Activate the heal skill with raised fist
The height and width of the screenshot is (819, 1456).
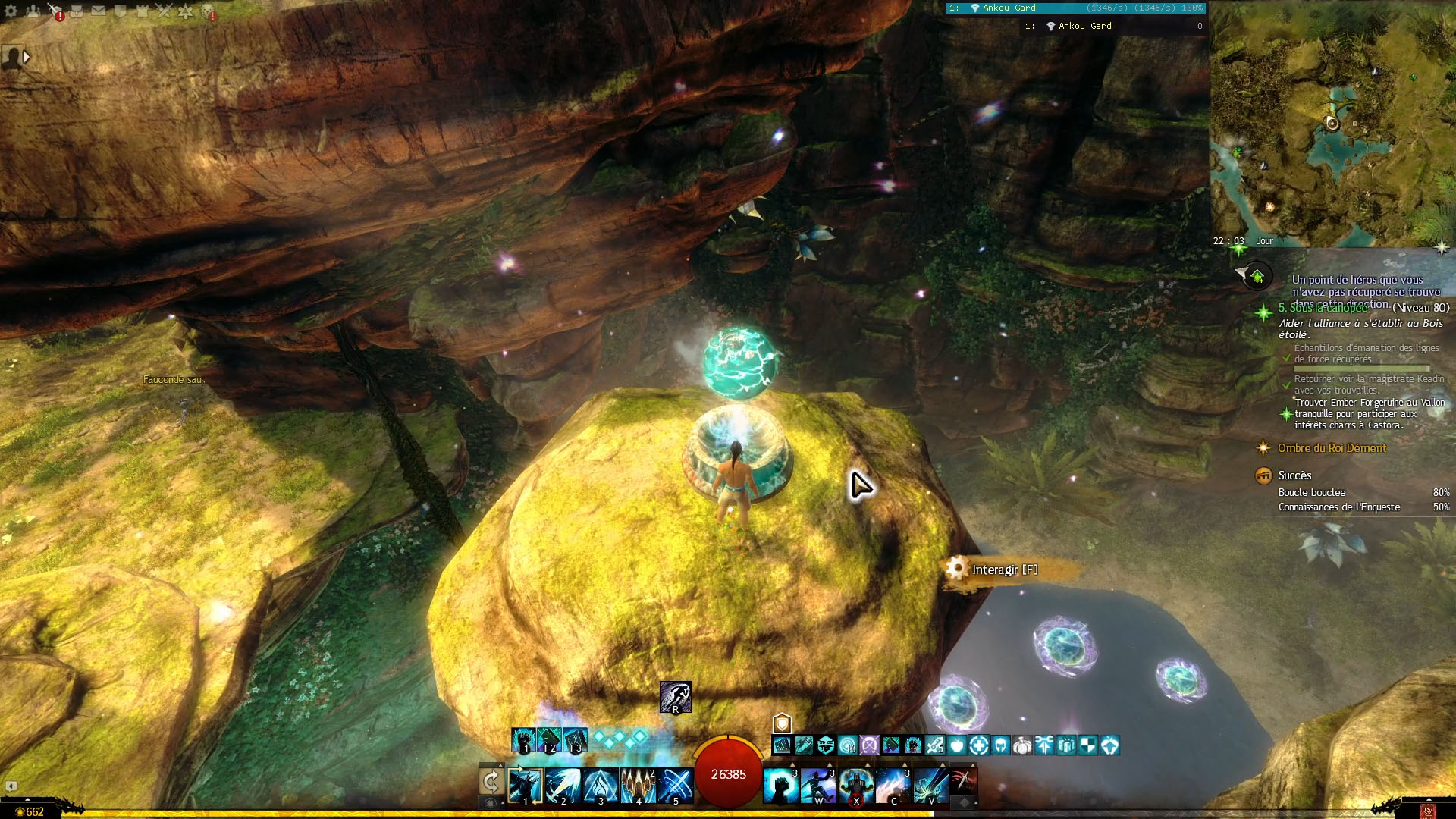point(780,786)
